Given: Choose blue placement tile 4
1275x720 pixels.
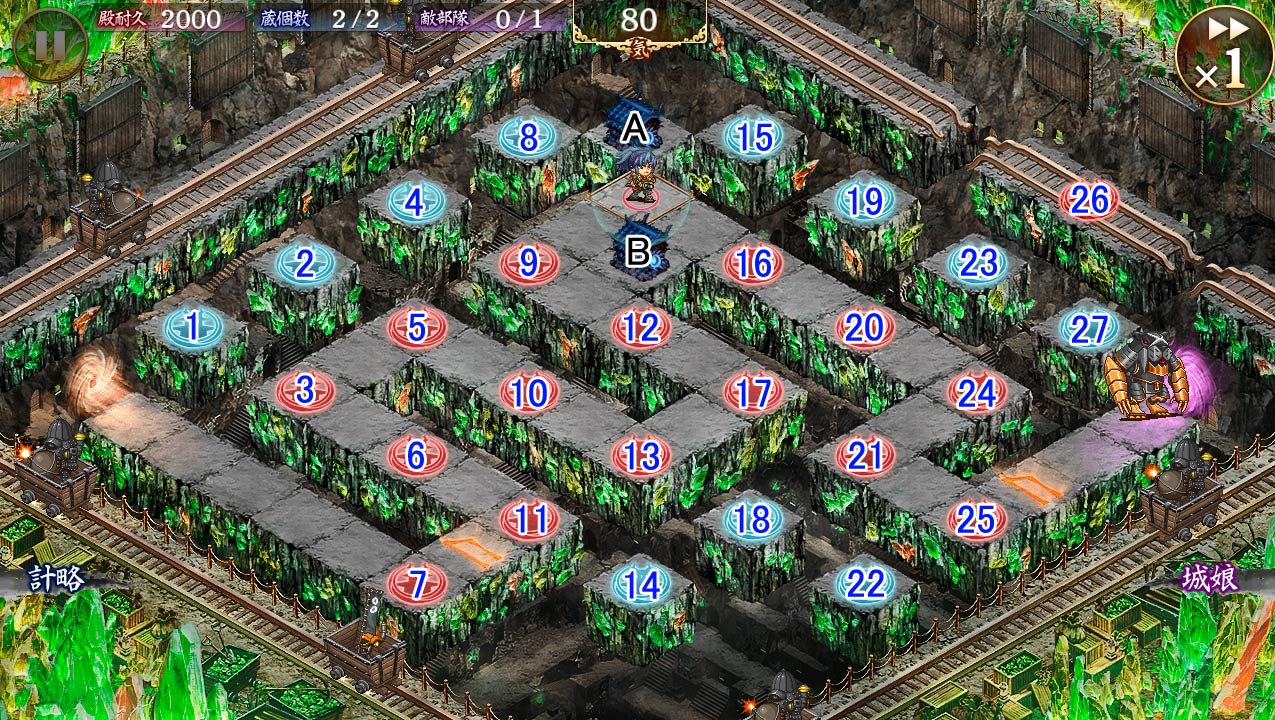Looking at the screenshot, I should pos(415,203).
